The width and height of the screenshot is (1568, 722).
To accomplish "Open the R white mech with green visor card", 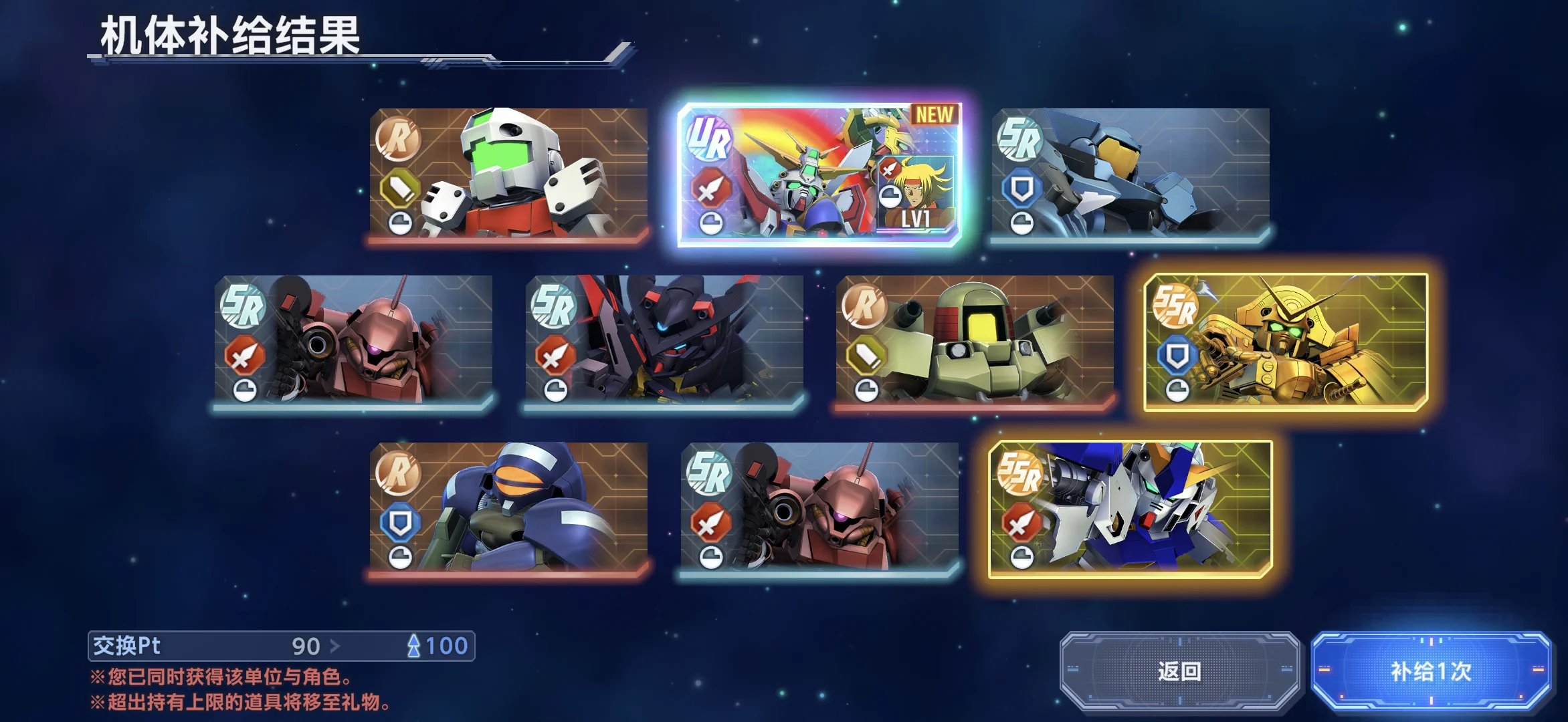I will click(508, 172).
